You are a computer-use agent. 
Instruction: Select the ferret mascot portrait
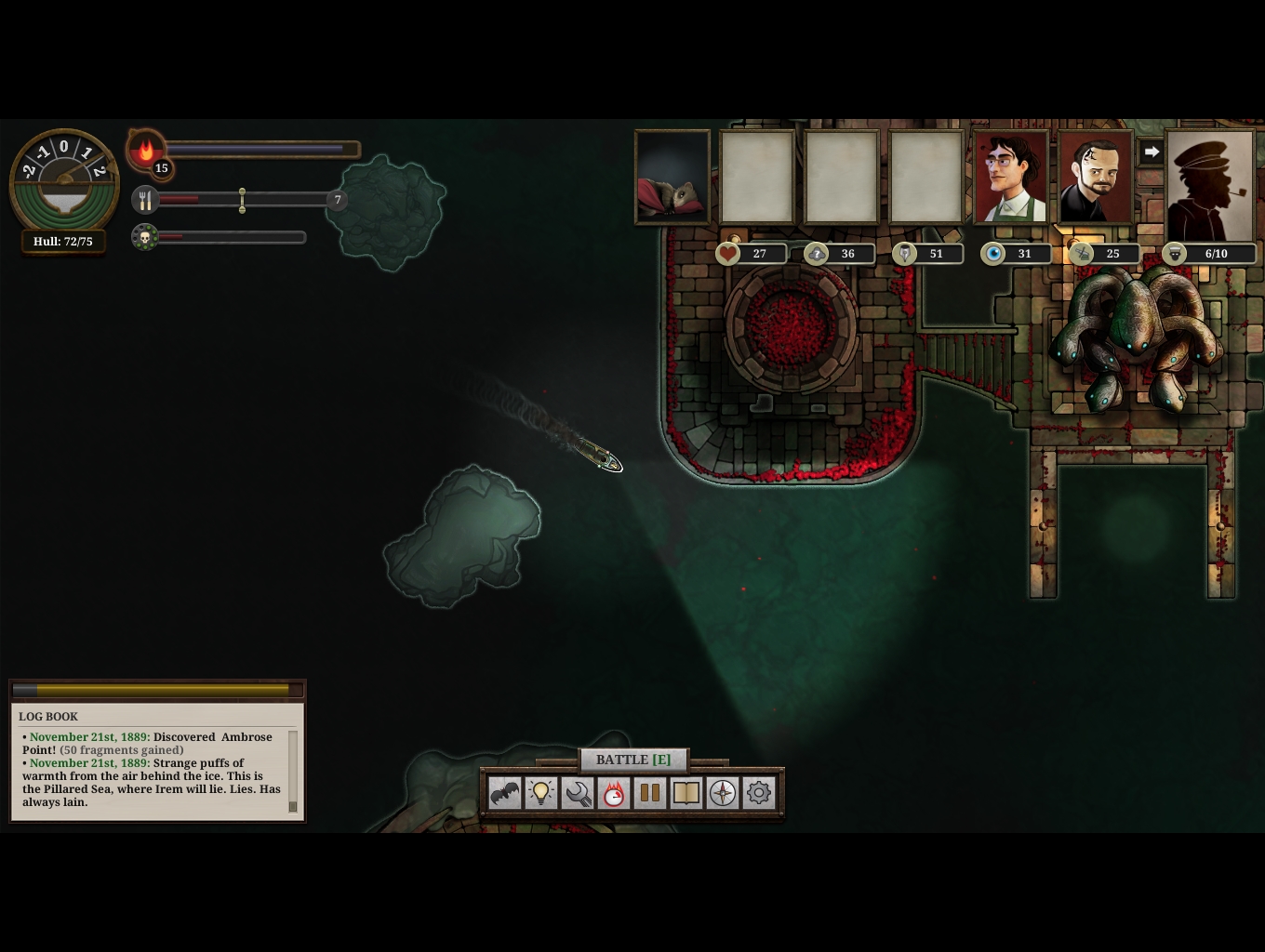672,178
